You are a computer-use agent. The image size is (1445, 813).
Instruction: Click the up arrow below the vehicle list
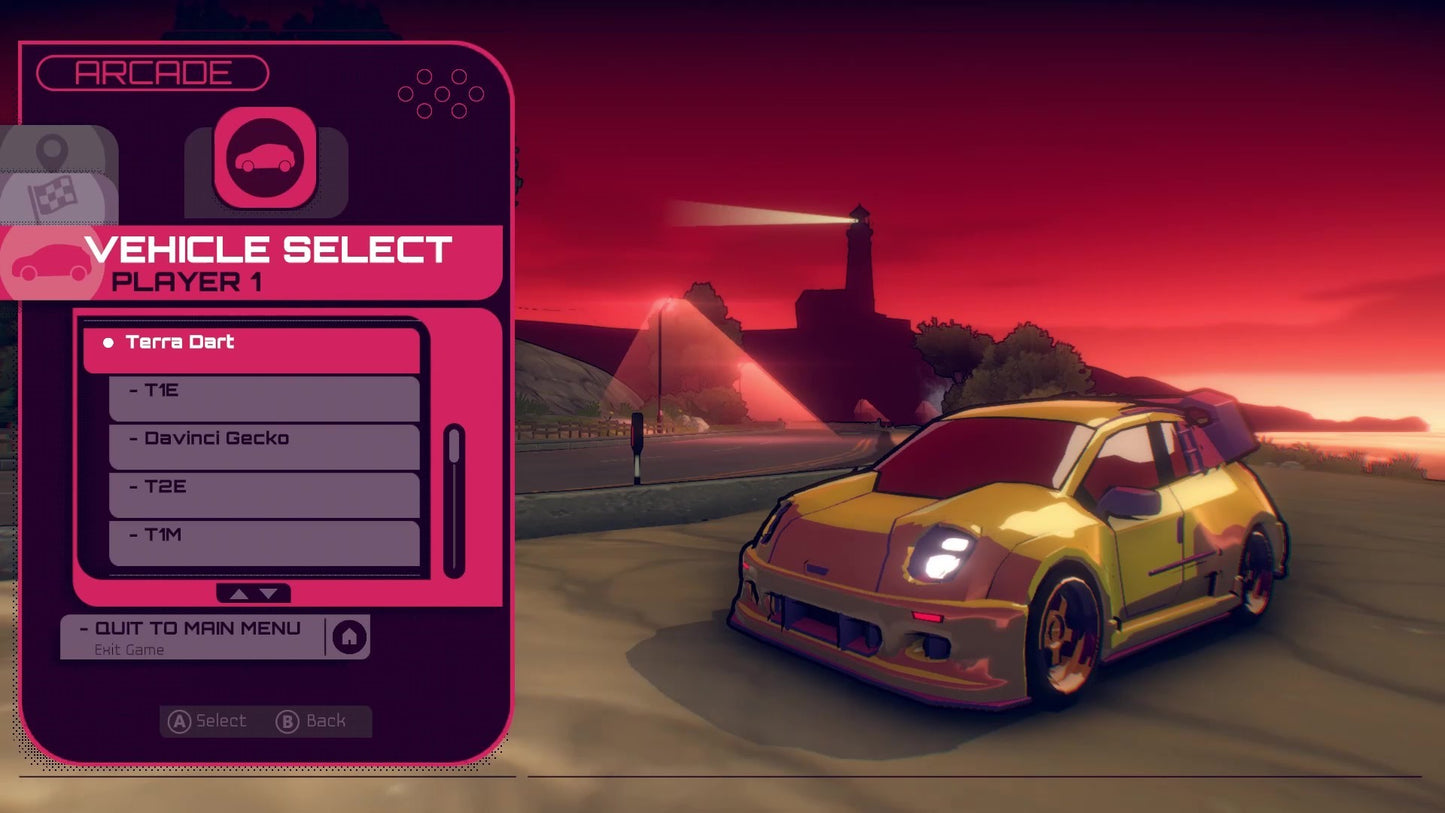point(240,593)
